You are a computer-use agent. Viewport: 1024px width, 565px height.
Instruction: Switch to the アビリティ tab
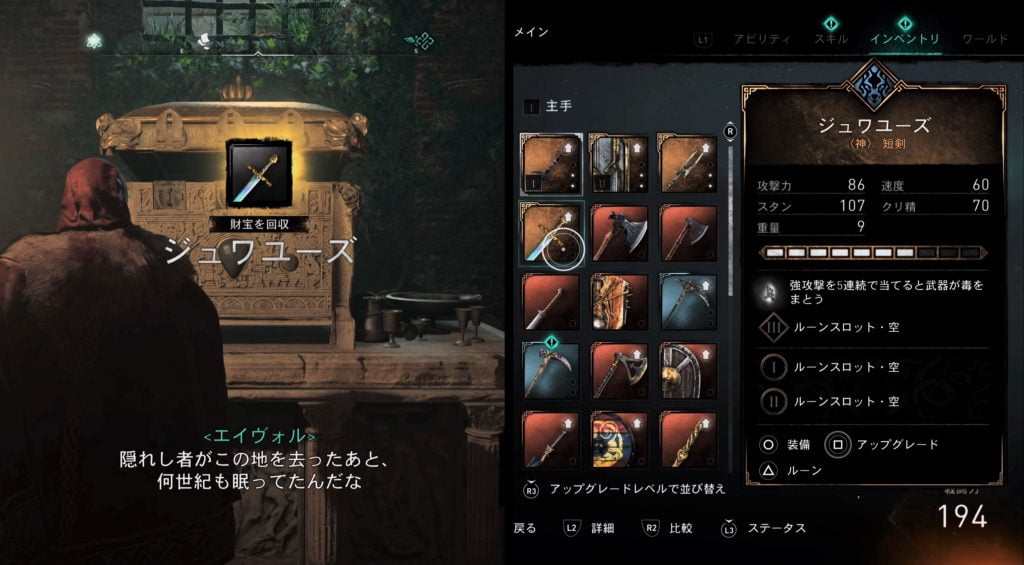point(762,39)
